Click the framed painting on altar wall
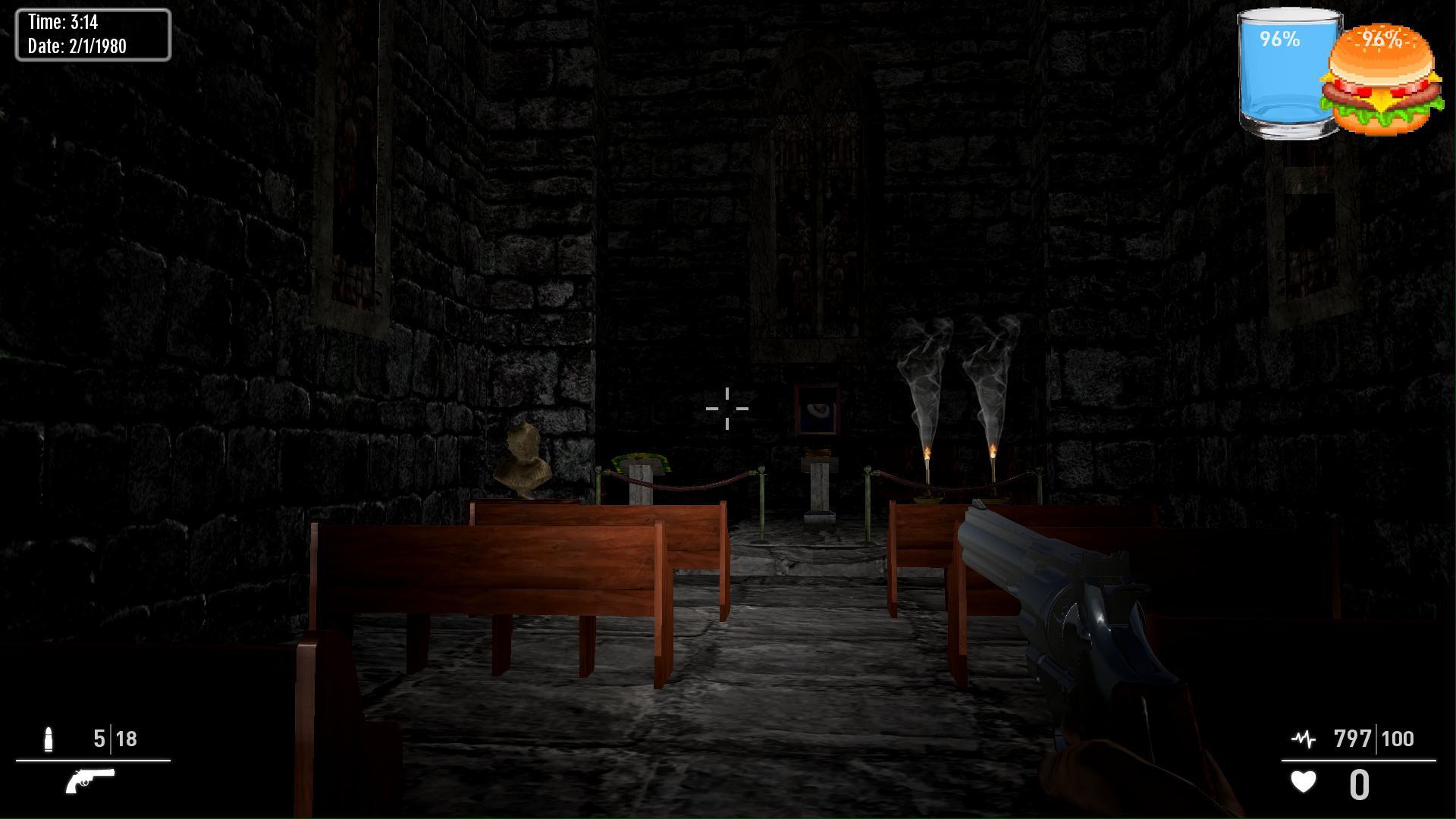This screenshot has width=1456, height=819. [x=817, y=409]
